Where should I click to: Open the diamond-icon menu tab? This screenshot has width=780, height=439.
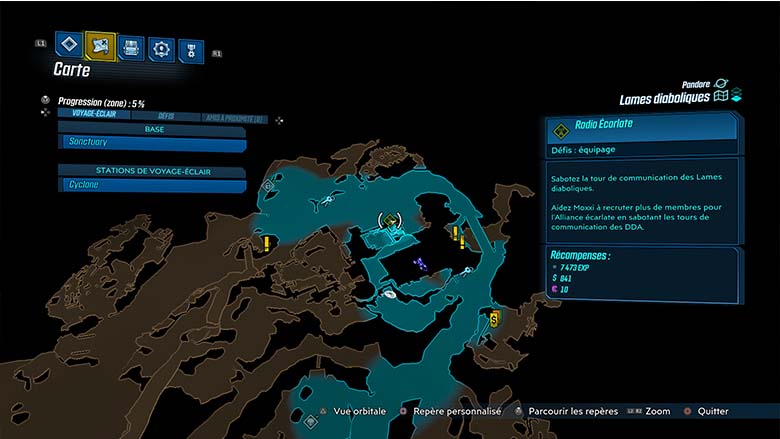68,45
